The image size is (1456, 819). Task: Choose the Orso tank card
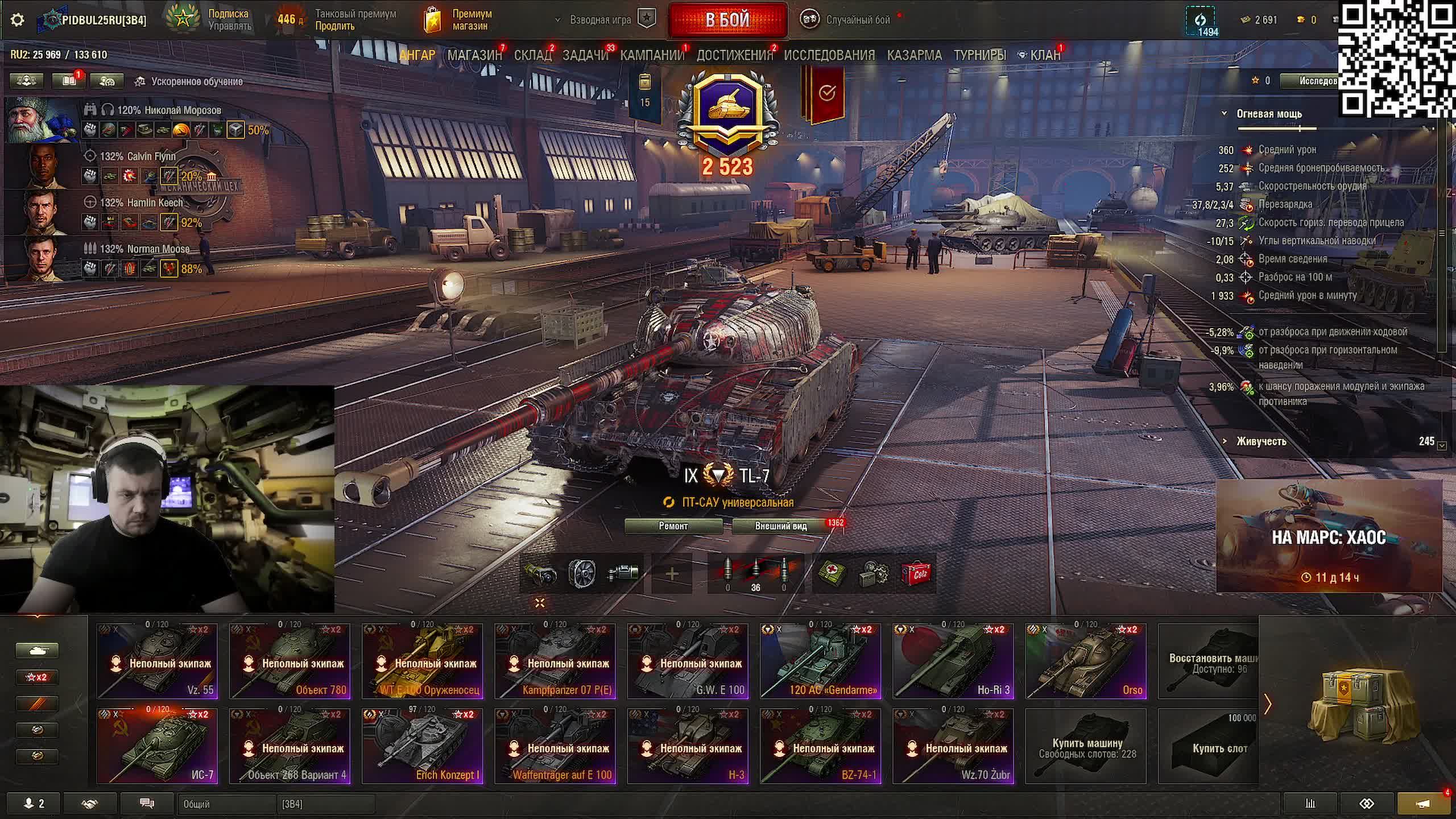pyautogui.click(x=1085, y=661)
